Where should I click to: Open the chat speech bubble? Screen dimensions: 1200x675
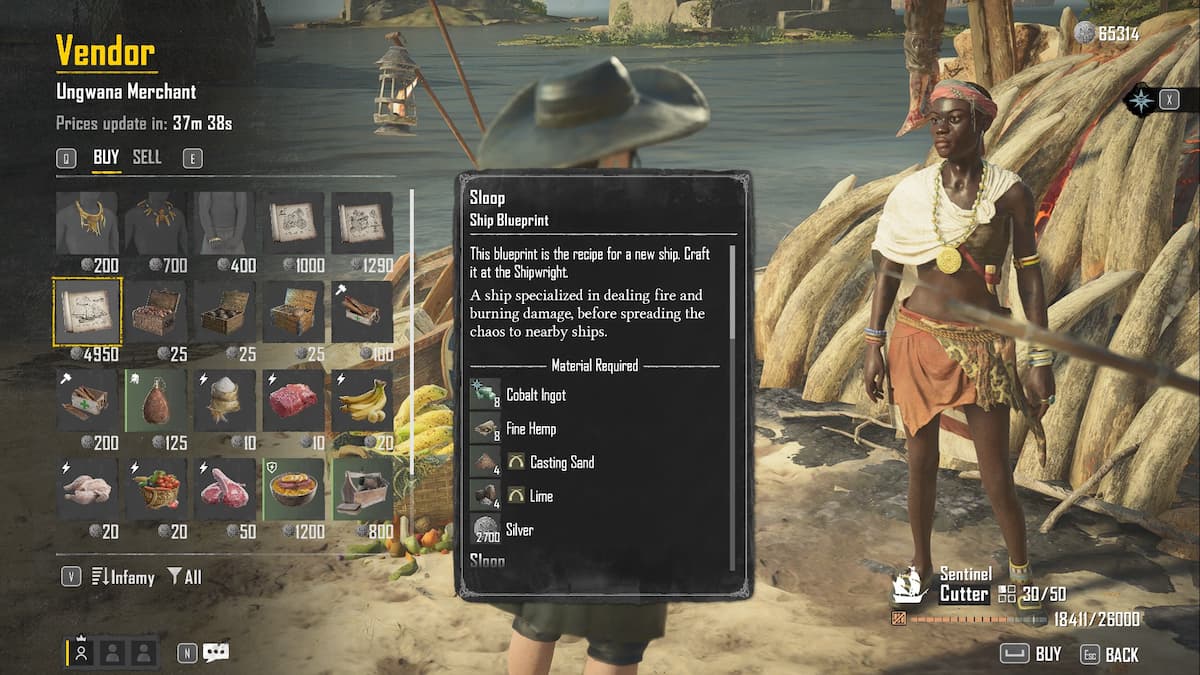point(216,652)
